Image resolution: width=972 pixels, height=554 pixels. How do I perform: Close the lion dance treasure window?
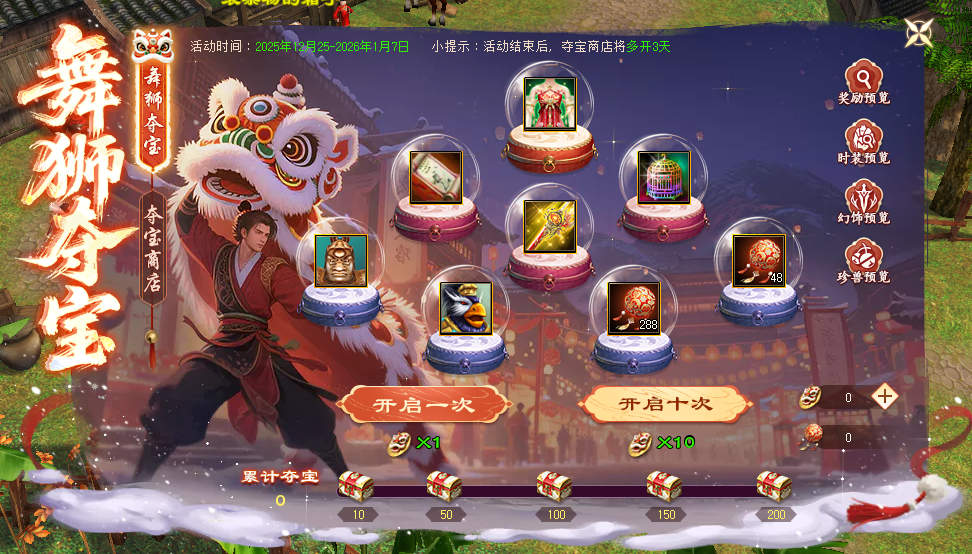click(919, 33)
